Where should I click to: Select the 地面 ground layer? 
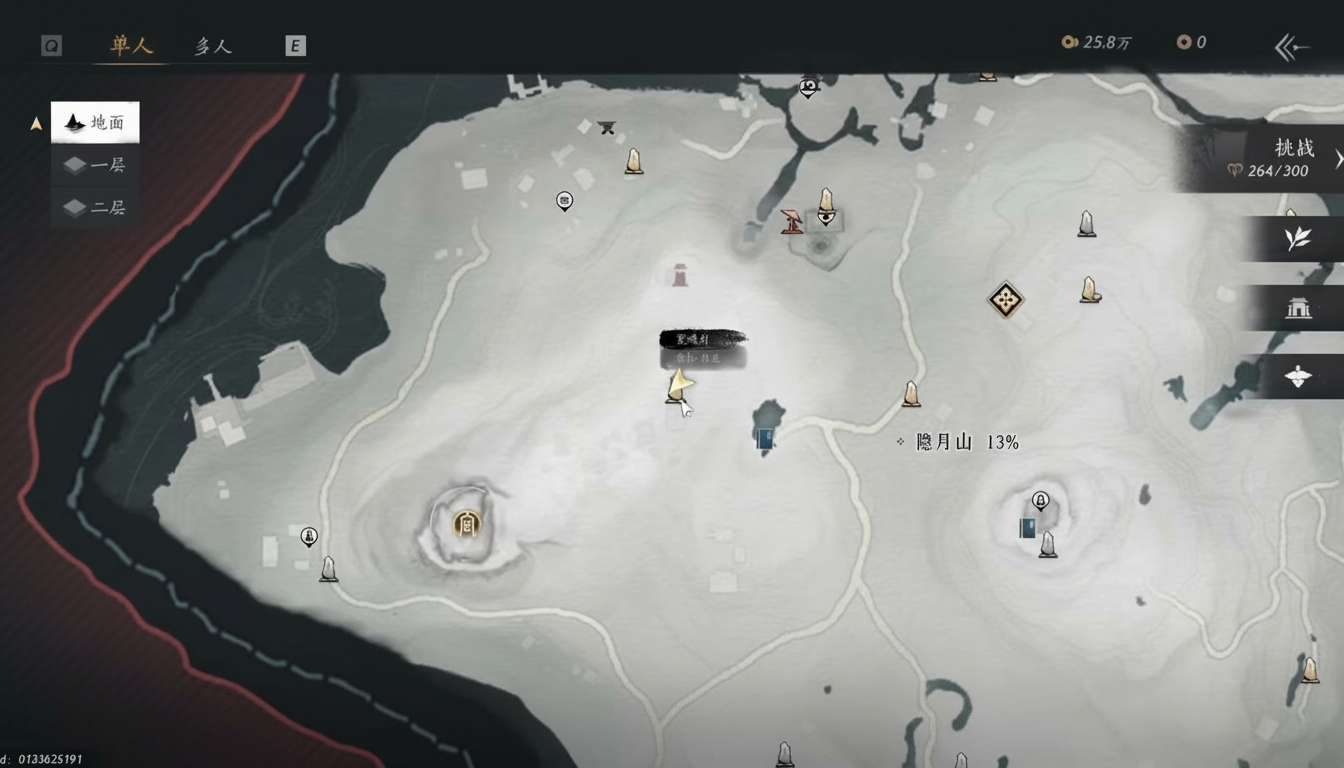click(96, 123)
